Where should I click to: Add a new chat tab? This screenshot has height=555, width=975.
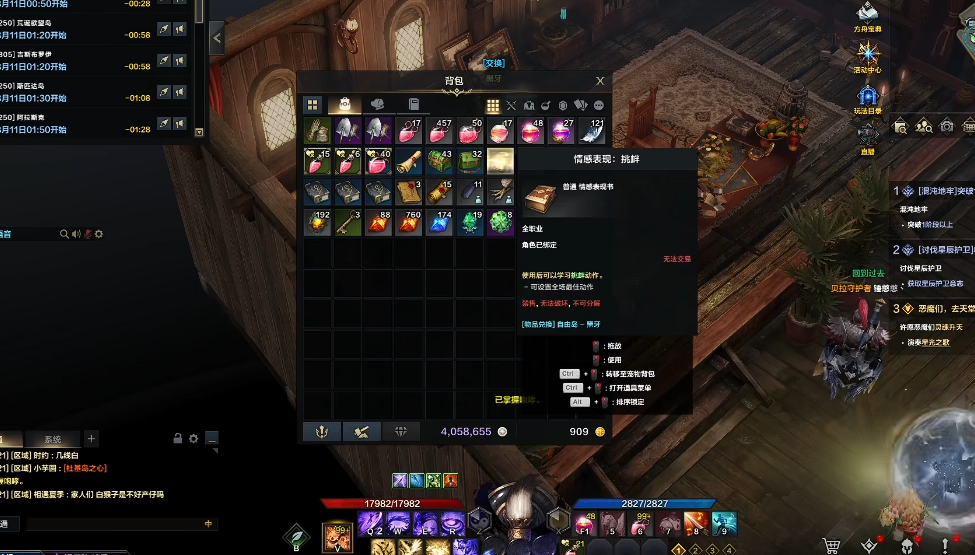(91, 438)
